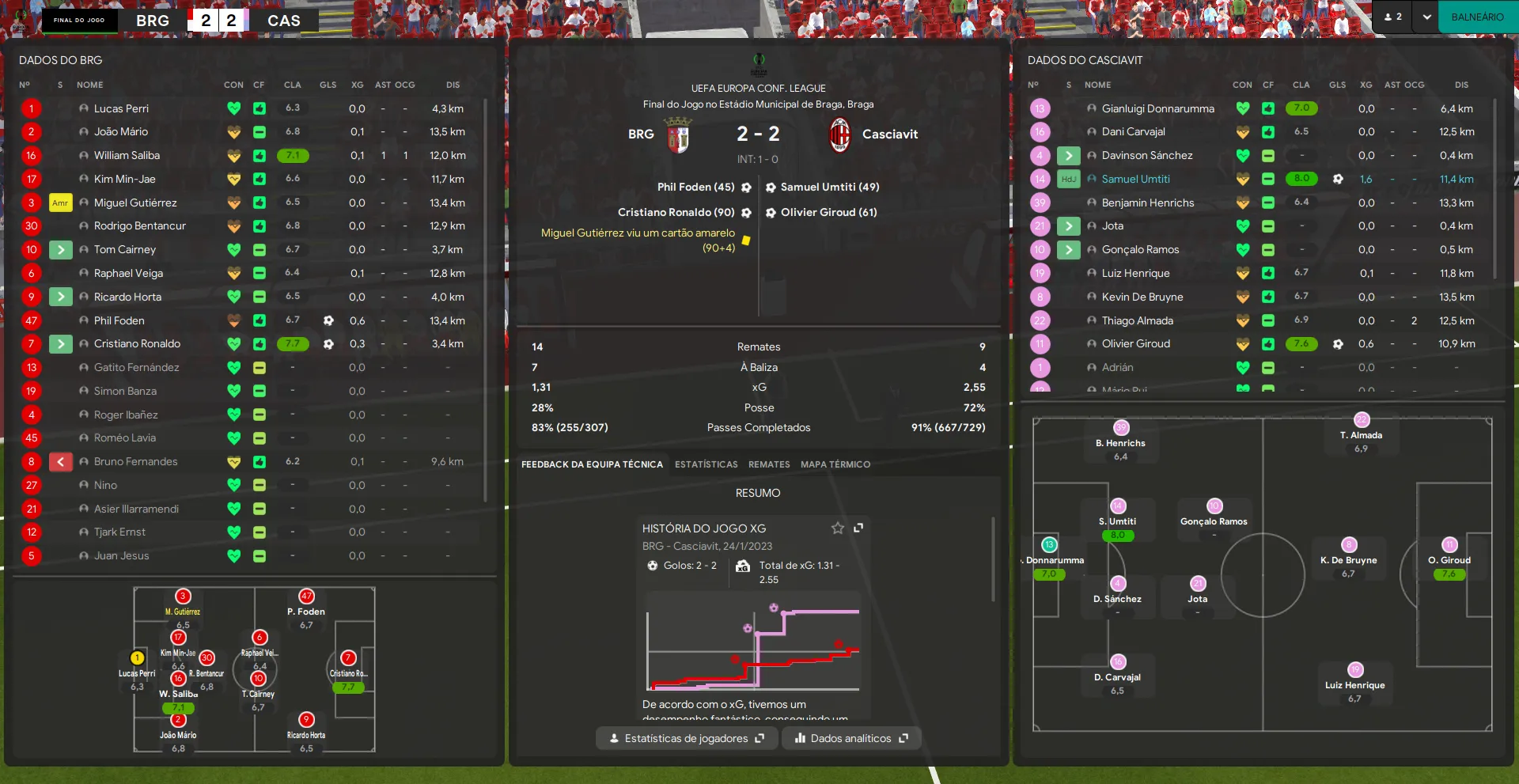This screenshot has height=784, width=1519.
Task: Select Olivier Giroud in Casciavit list
Action: click(1135, 343)
